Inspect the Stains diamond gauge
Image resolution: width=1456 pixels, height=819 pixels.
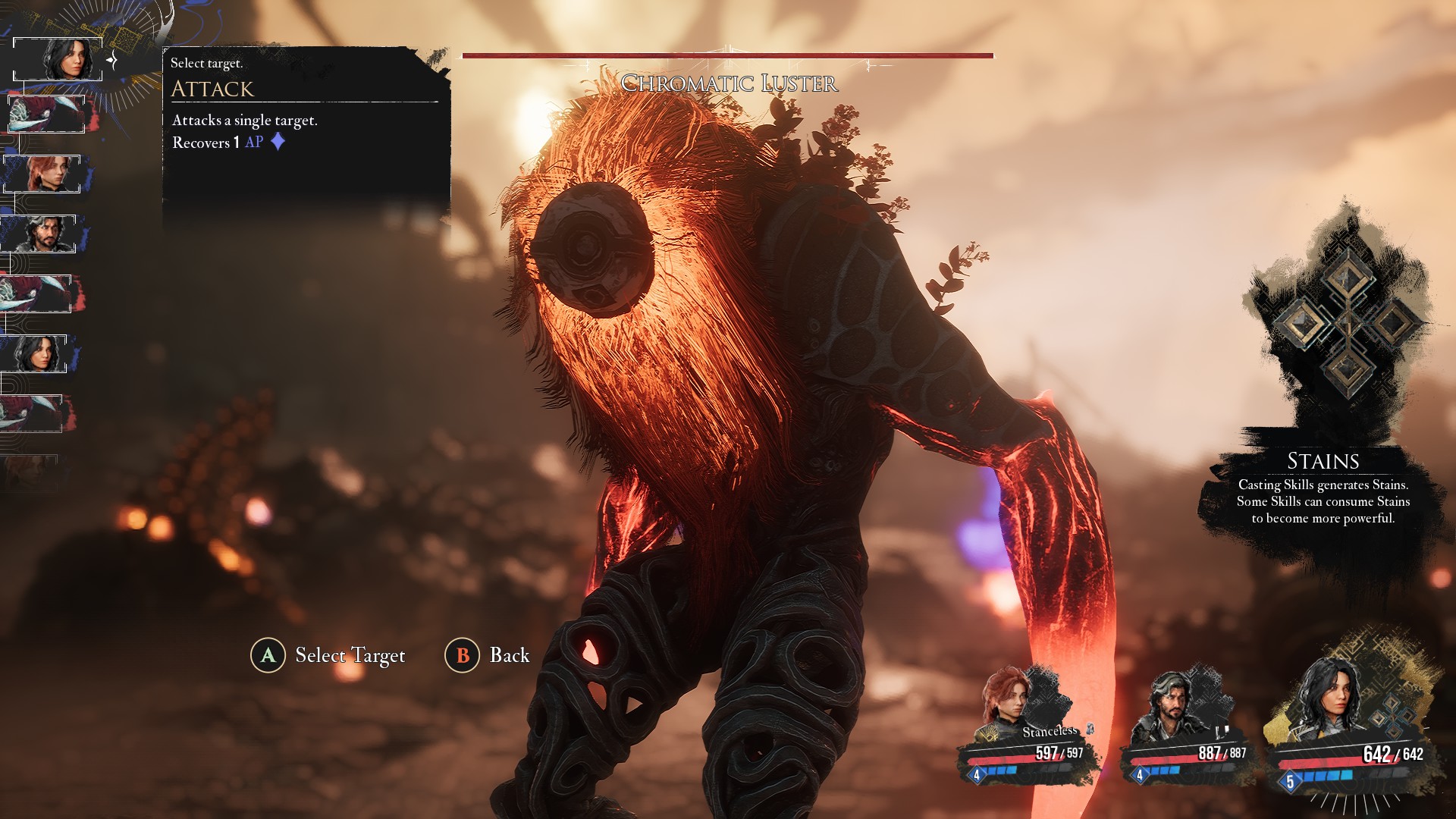[1345, 323]
